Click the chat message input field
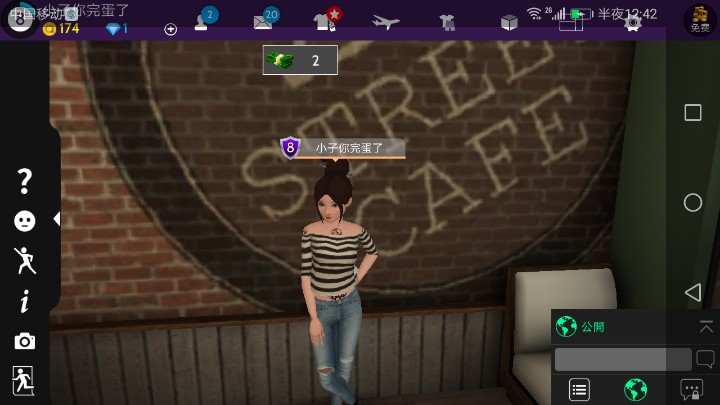The width and height of the screenshot is (720, 405). pyautogui.click(x=622, y=359)
